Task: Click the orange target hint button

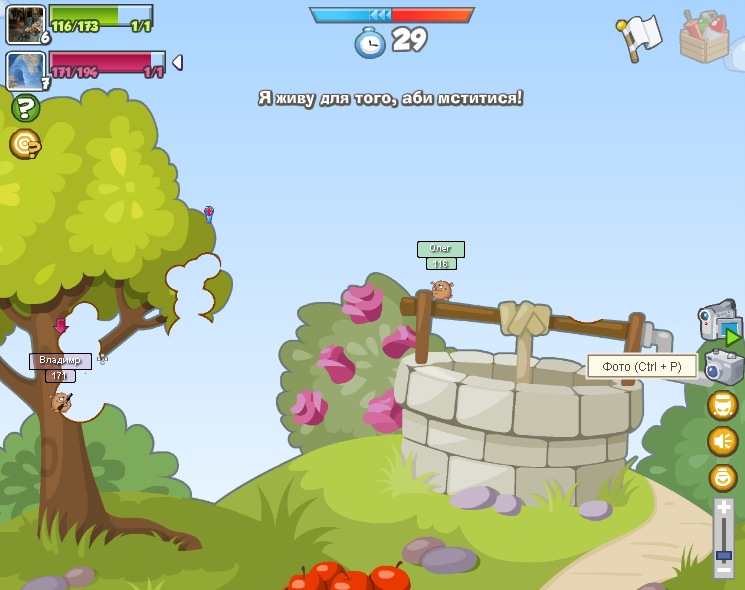Action: 25,144
